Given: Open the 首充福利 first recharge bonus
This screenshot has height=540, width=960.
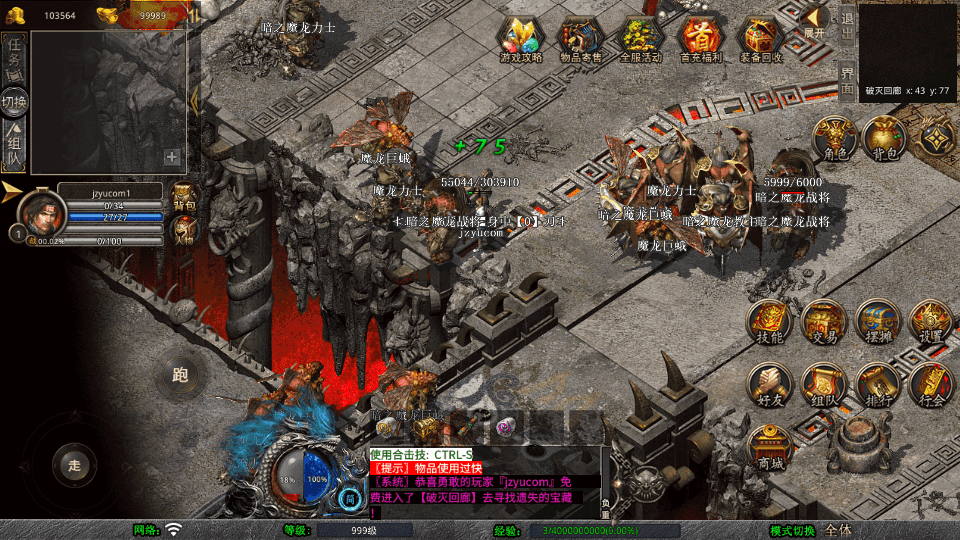Looking at the screenshot, I should click(x=701, y=40).
